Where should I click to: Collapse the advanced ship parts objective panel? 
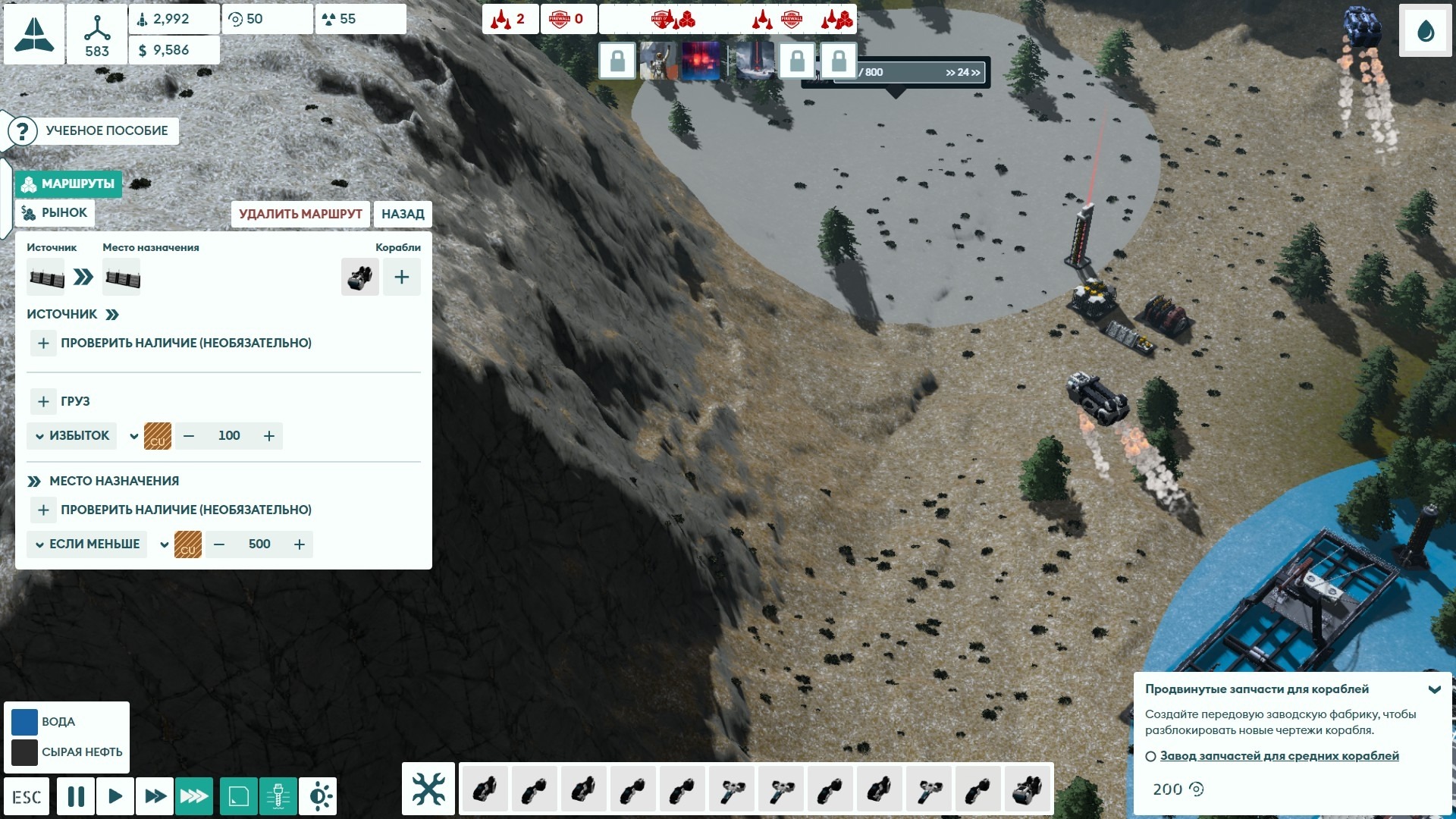(x=1434, y=689)
